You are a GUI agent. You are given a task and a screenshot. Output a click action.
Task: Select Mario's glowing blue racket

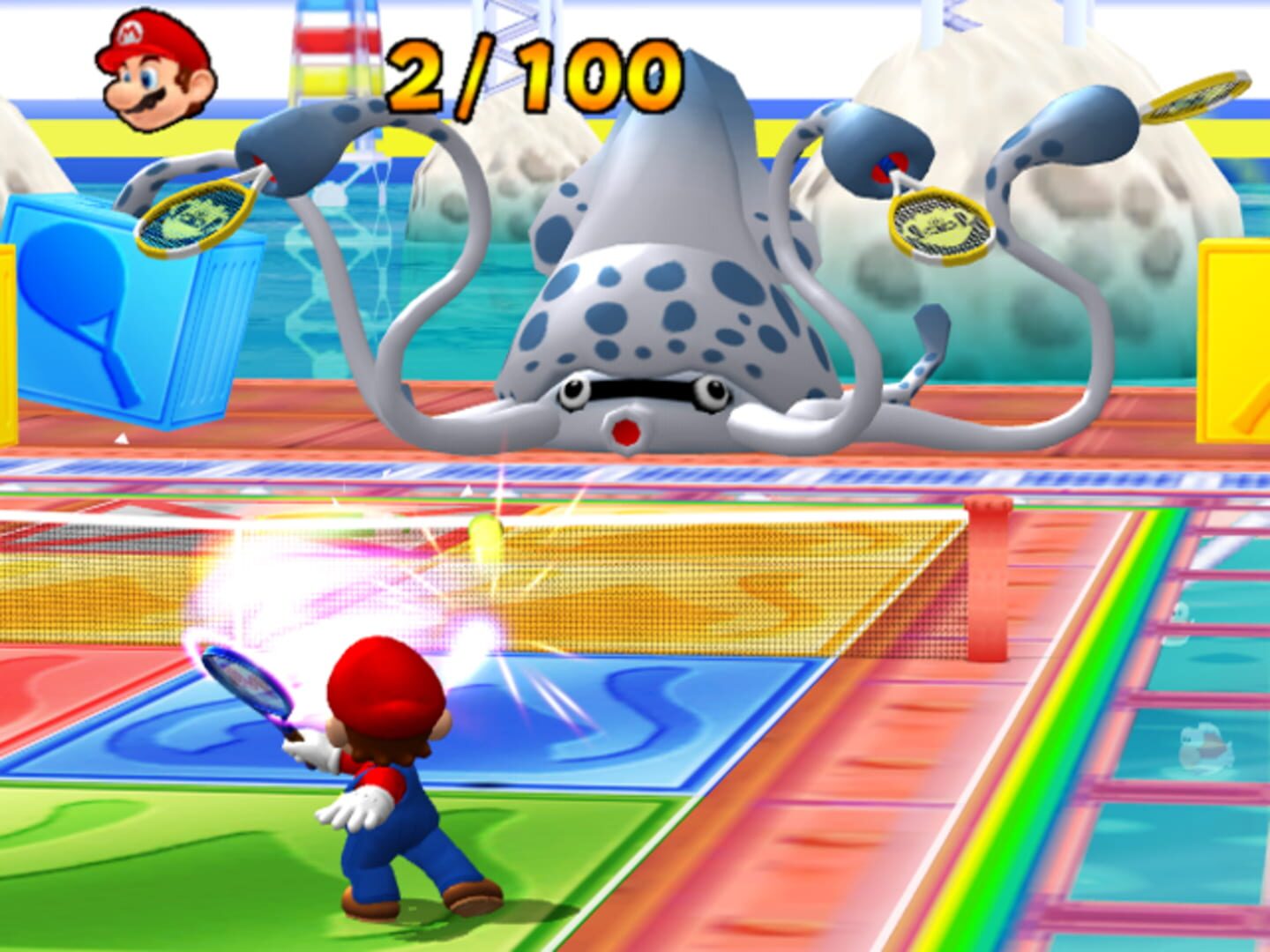(x=247, y=679)
